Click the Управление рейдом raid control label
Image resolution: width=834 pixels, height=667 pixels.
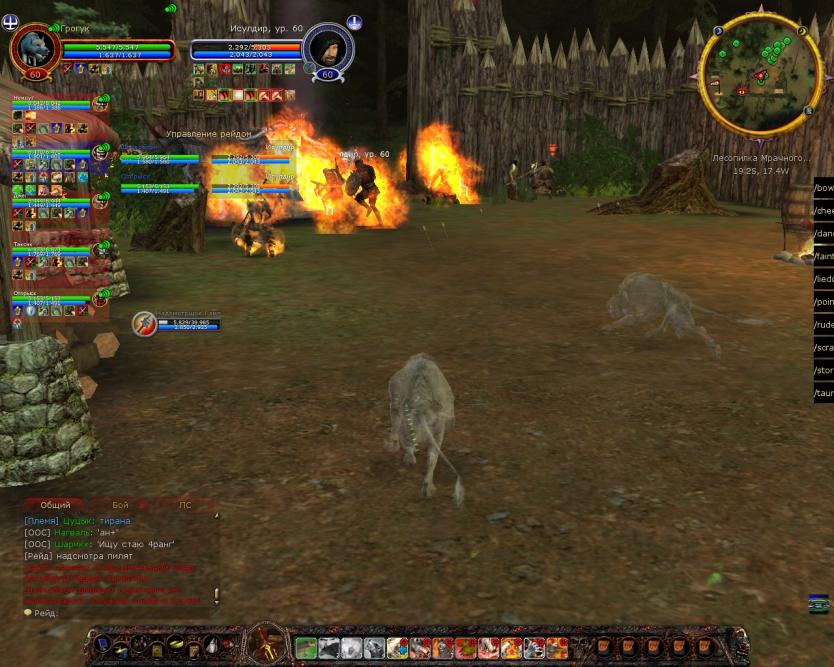[208, 133]
